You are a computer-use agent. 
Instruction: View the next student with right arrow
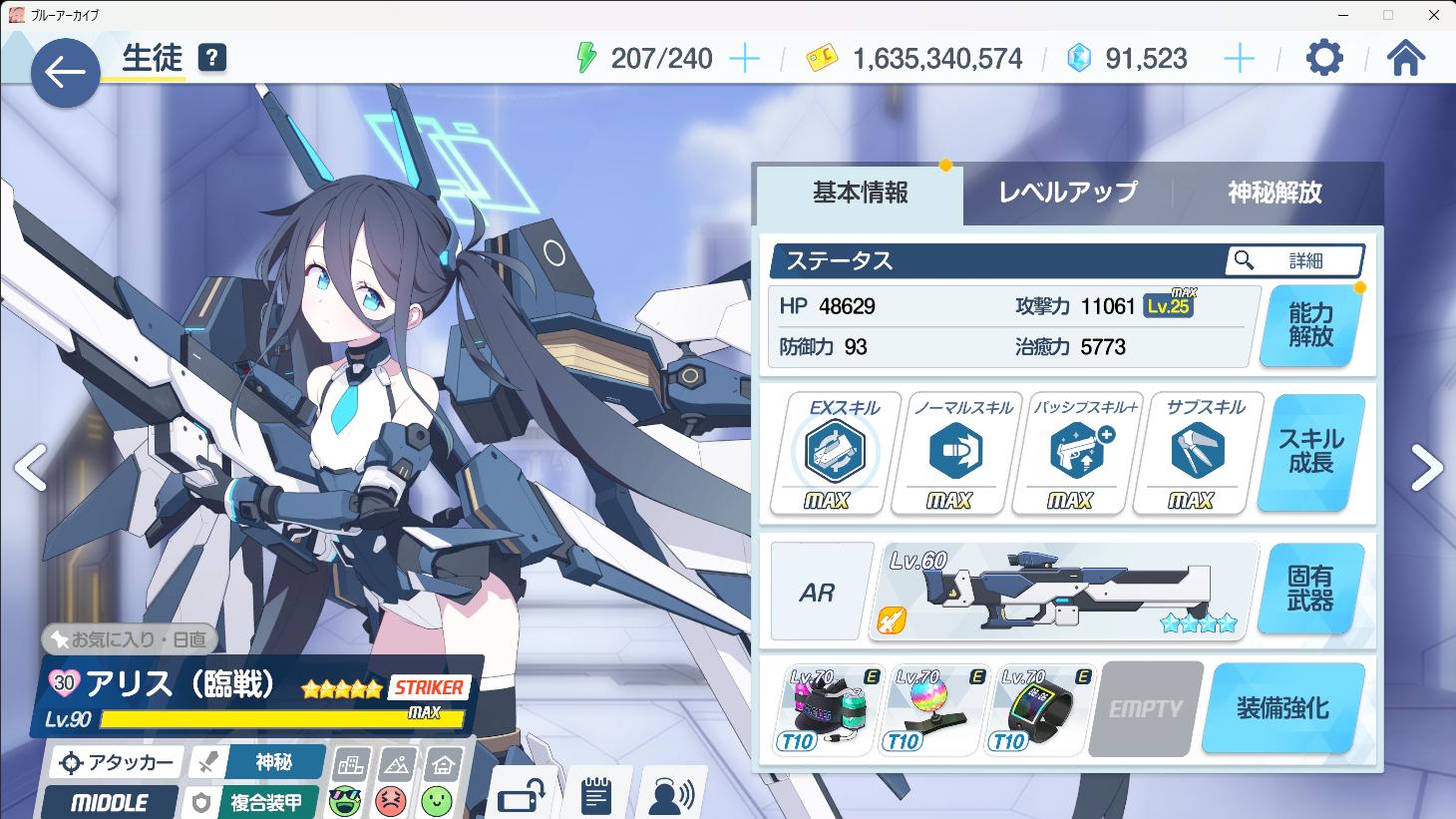[x=1426, y=467]
